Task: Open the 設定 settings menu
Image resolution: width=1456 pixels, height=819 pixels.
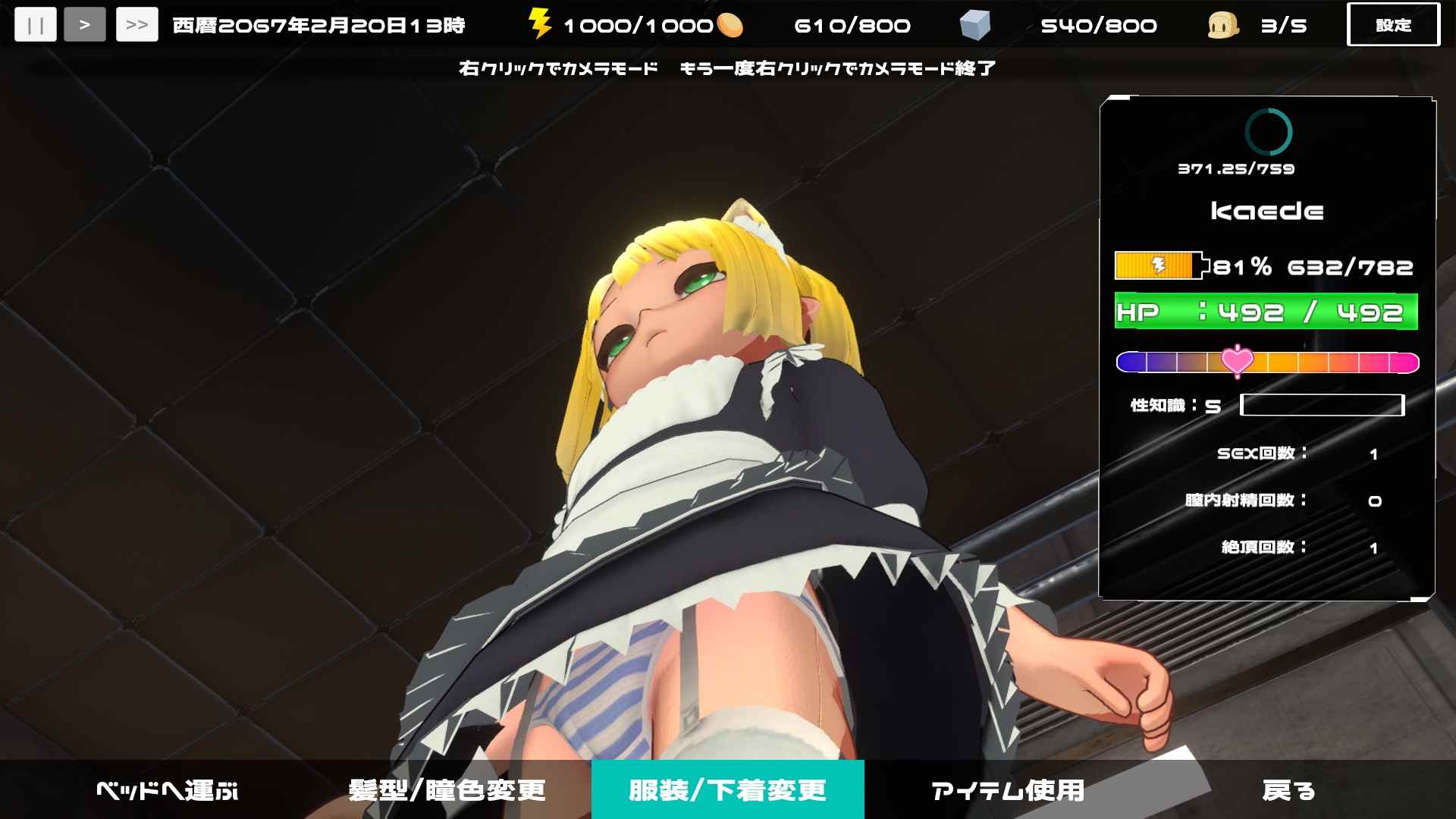Action: point(1394,24)
